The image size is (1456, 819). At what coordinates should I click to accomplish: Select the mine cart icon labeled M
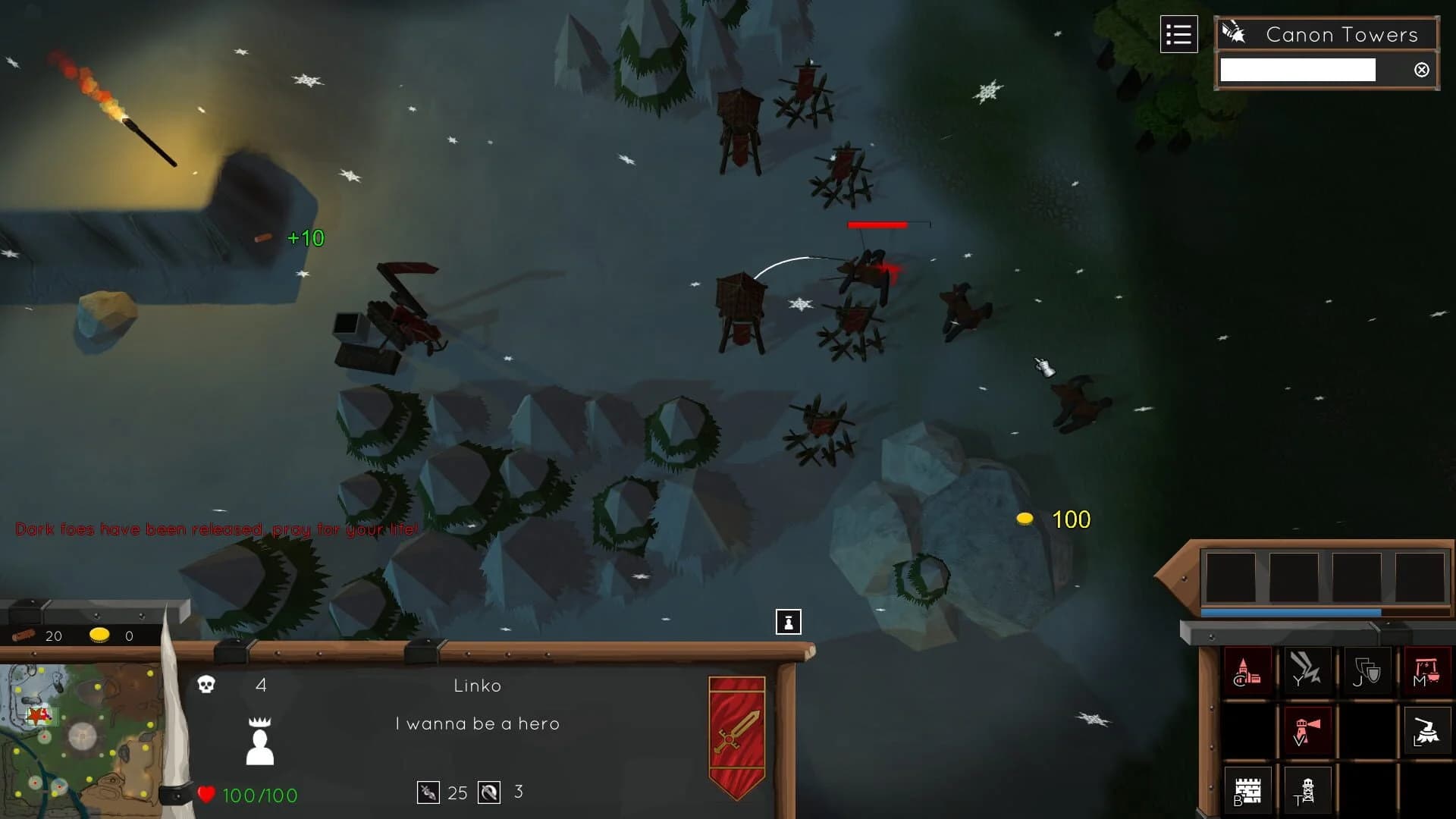tap(1429, 671)
